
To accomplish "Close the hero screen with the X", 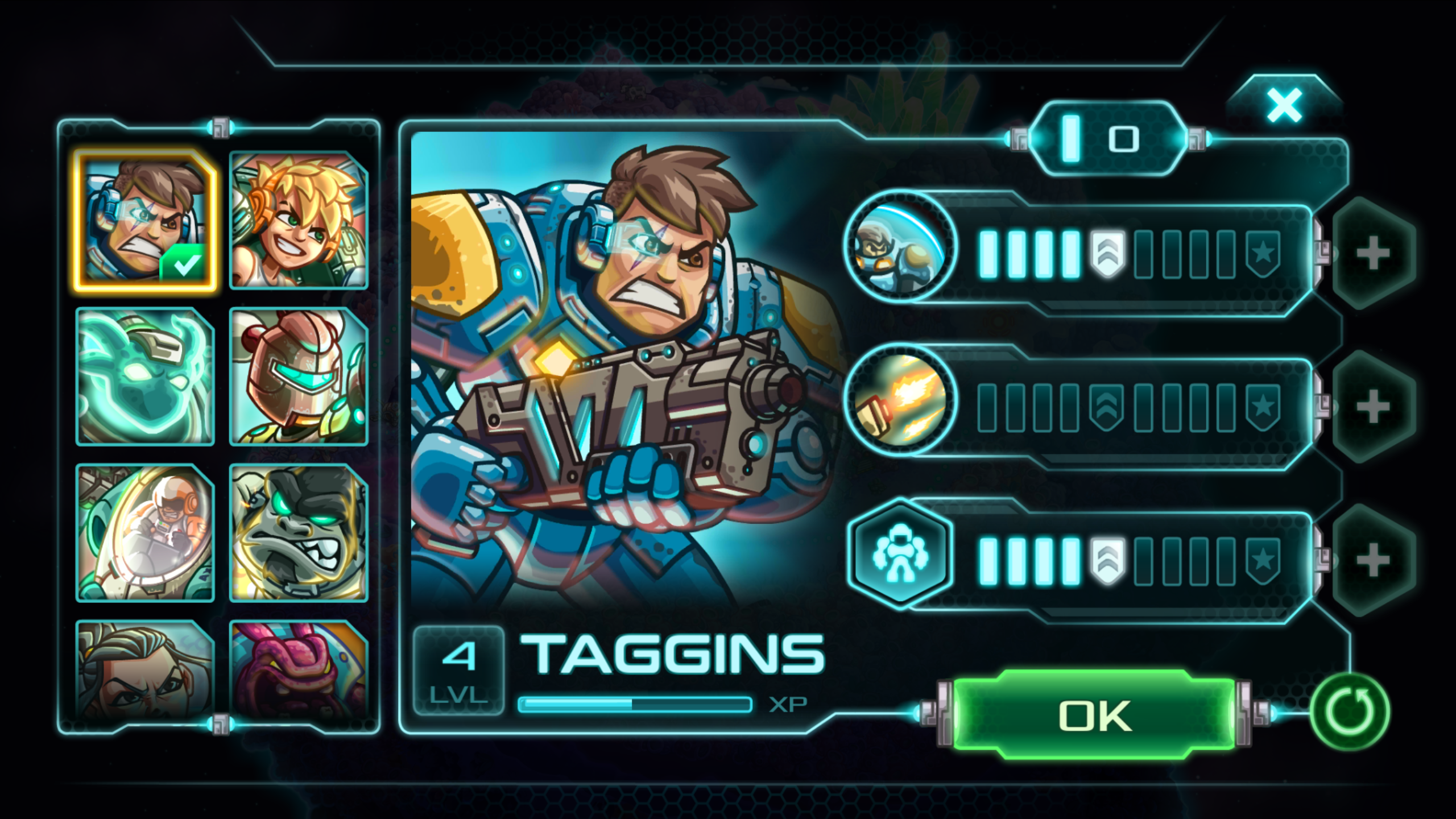I will coord(1285,104).
